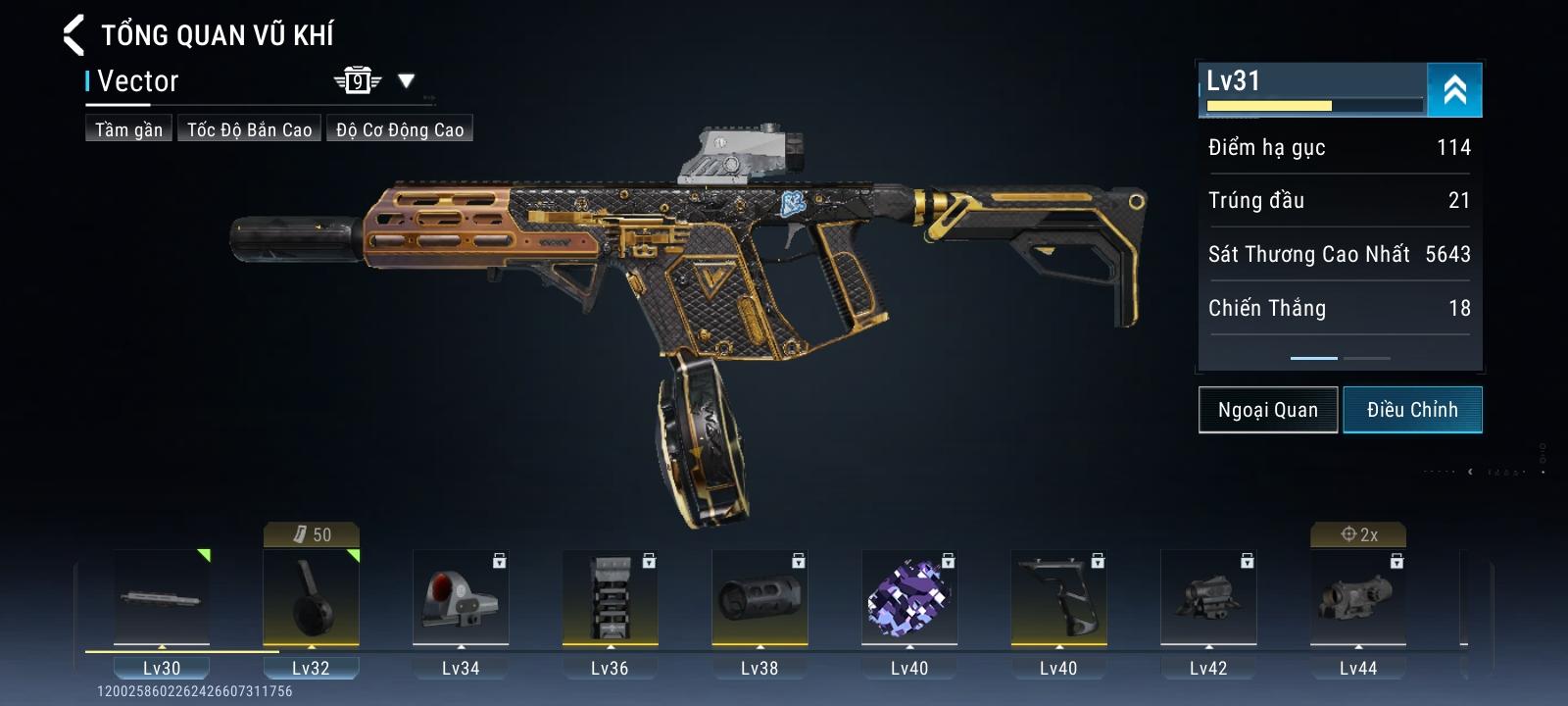Image resolution: width=1568 pixels, height=706 pixels.
Task: View the locked Lv42 scope reward
Action: 1208,597
